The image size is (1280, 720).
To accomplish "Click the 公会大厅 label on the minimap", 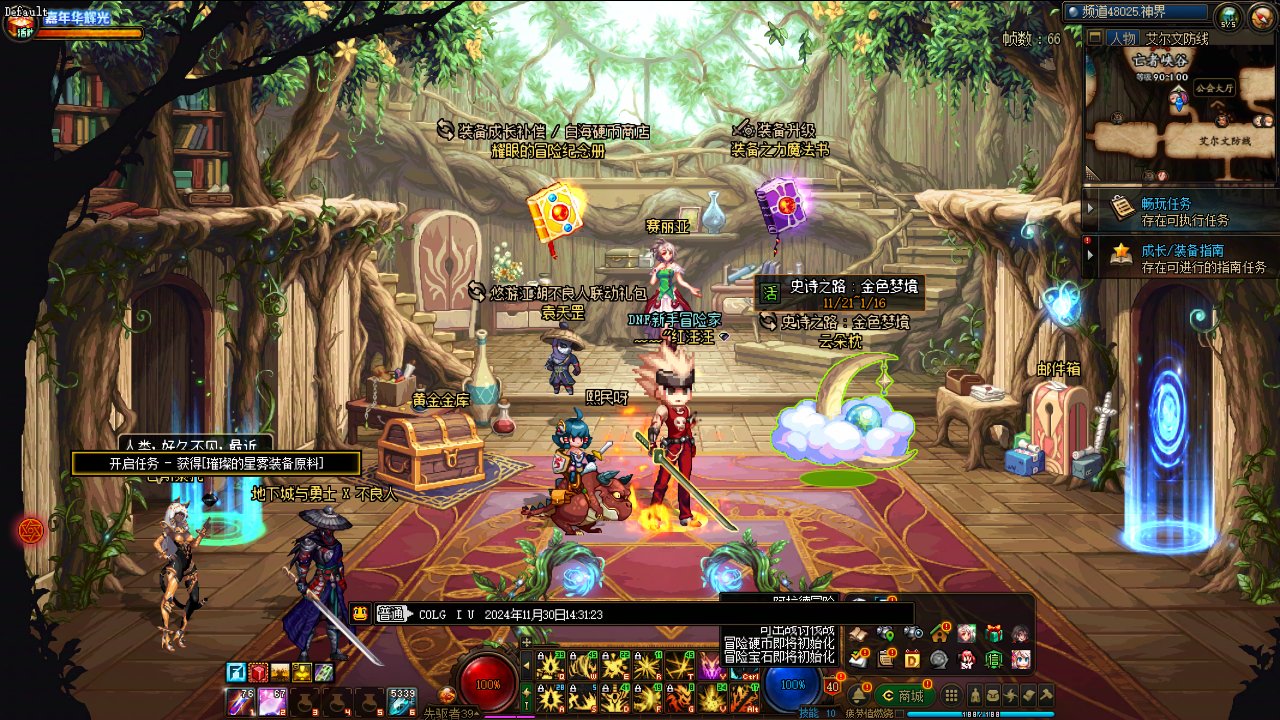I will coord(1215,88).
